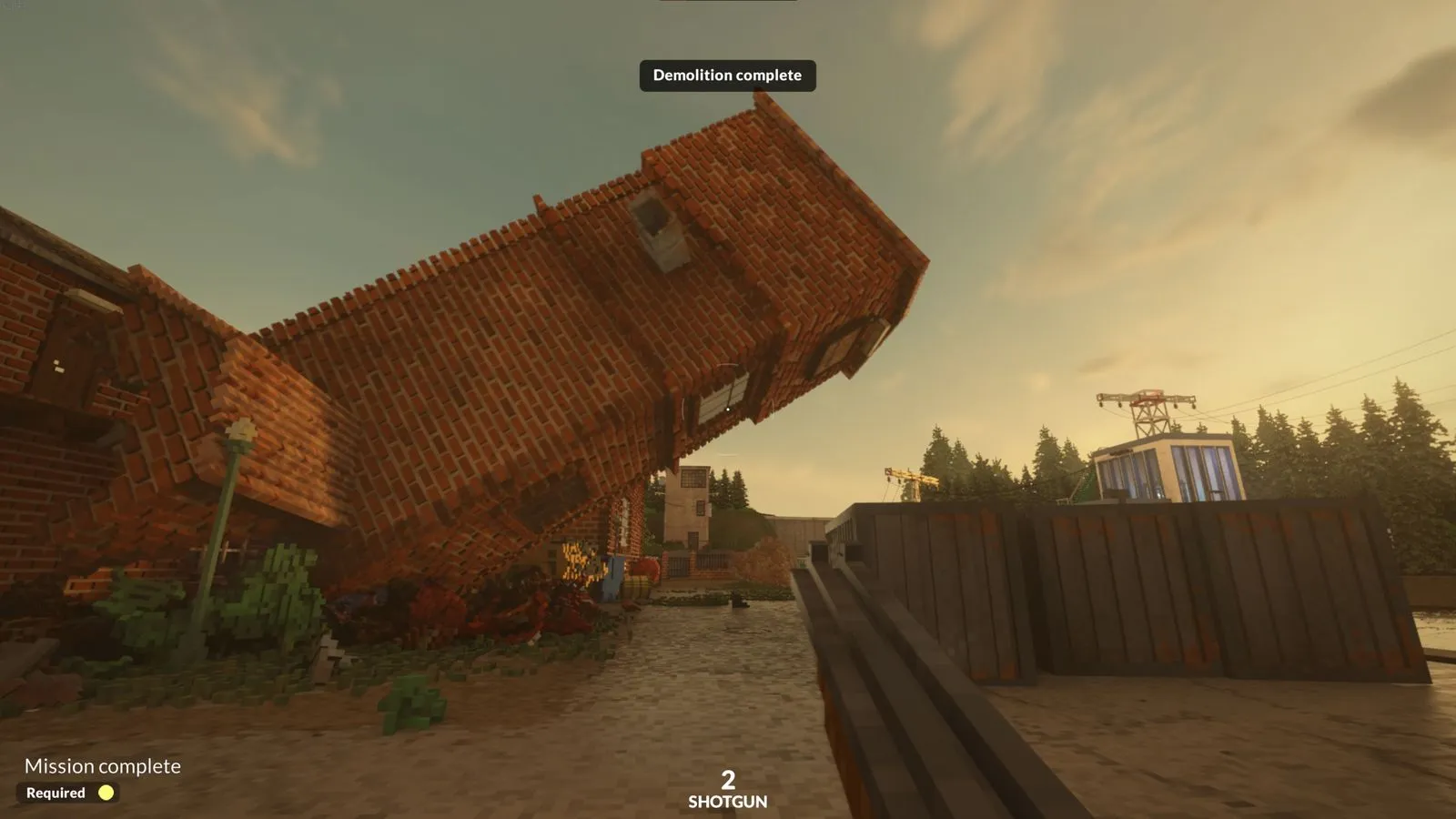
Task: Select the ammo count number 2
Action: [x=727, y=780]
